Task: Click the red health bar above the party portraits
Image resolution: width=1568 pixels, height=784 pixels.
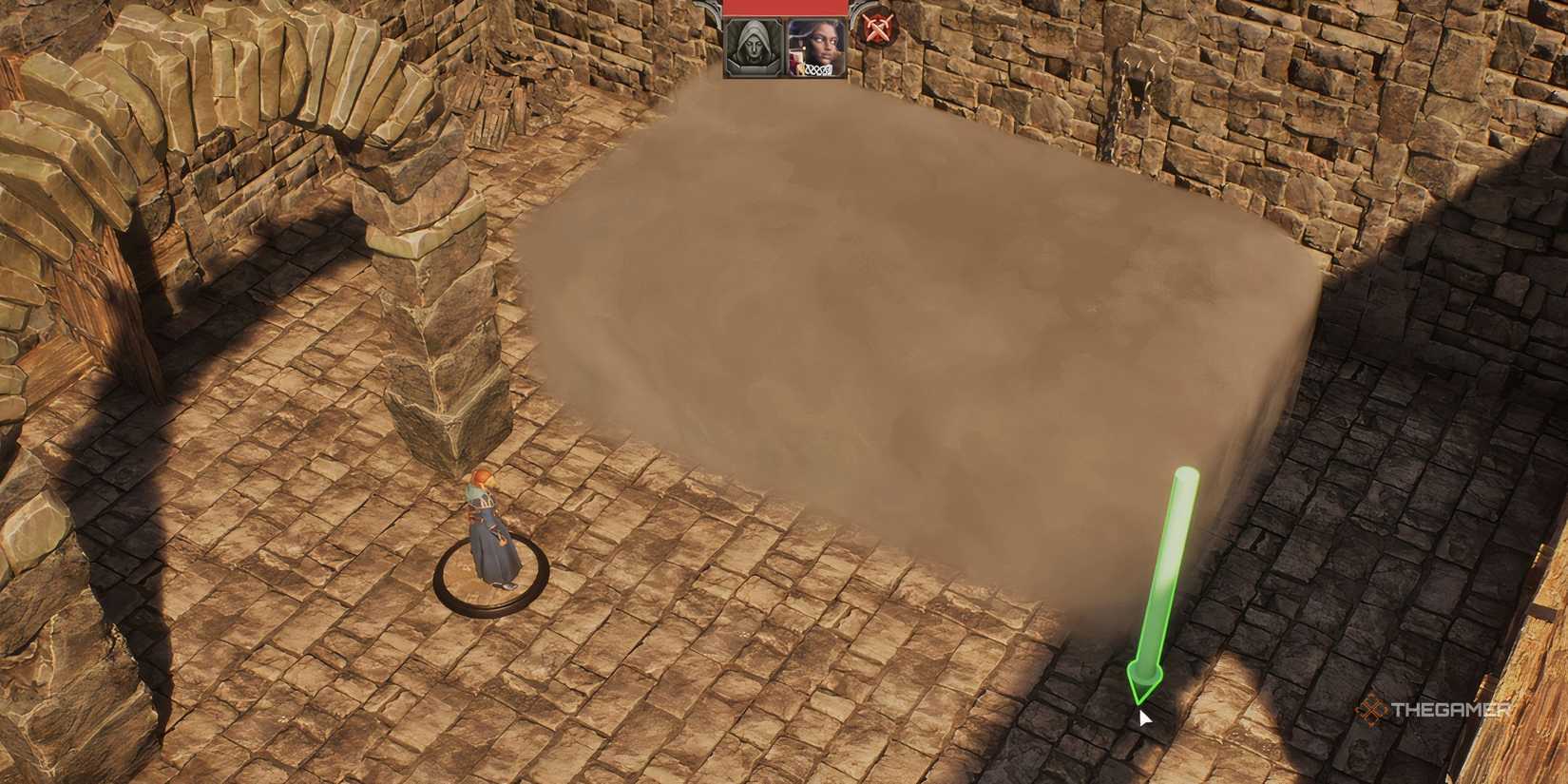Action: click(x=785, y=7)
